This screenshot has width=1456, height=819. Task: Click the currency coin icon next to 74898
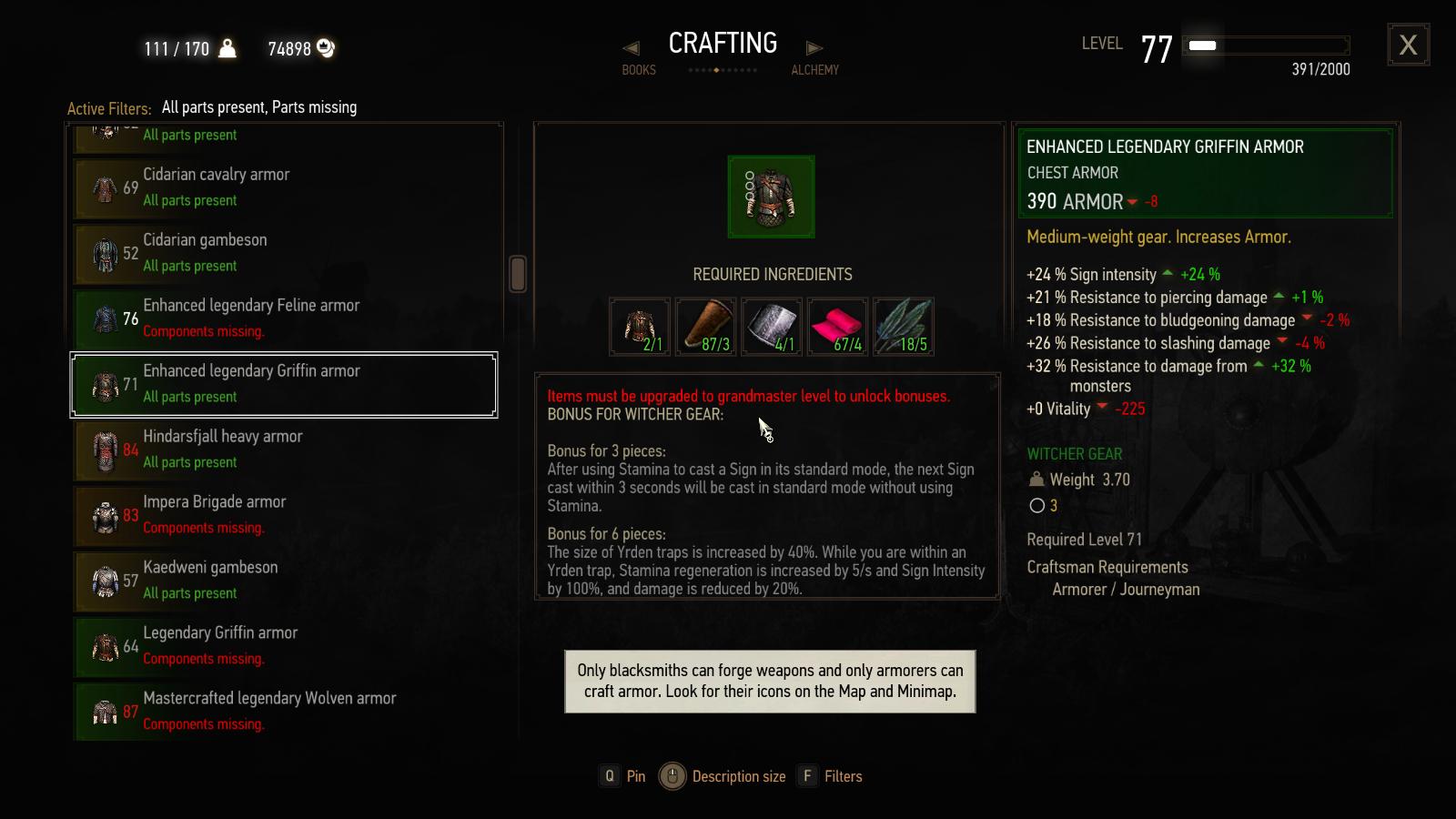point(327,49)
